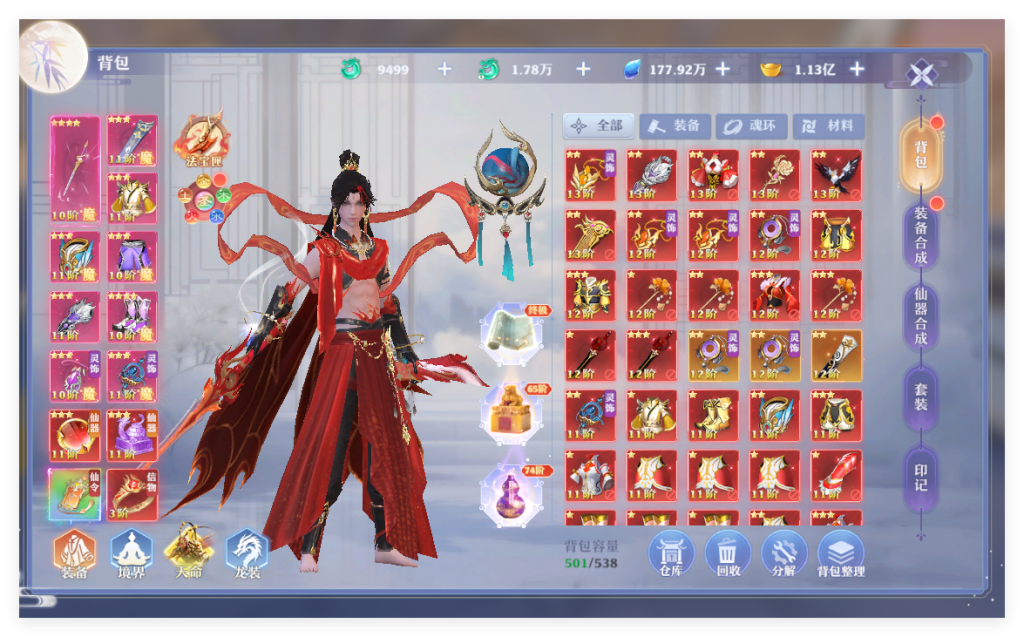Viewport: 1024px width, 637px height.
Task: Open the 仓库 warehouse
Action: [671, 553]
